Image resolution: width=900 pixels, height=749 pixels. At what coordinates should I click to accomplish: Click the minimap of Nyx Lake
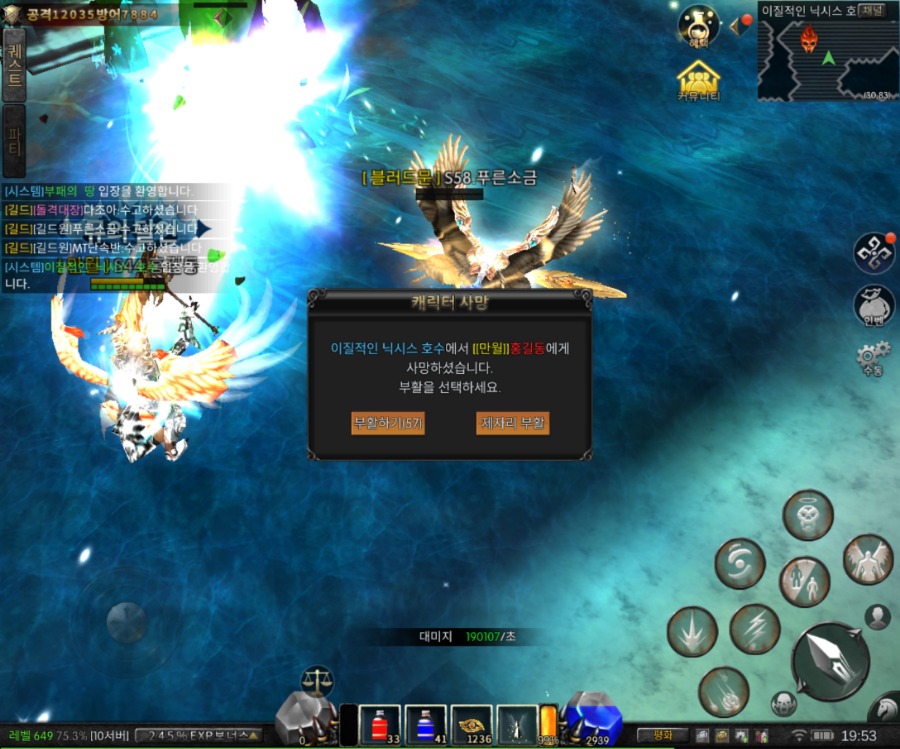pos(828,61)
